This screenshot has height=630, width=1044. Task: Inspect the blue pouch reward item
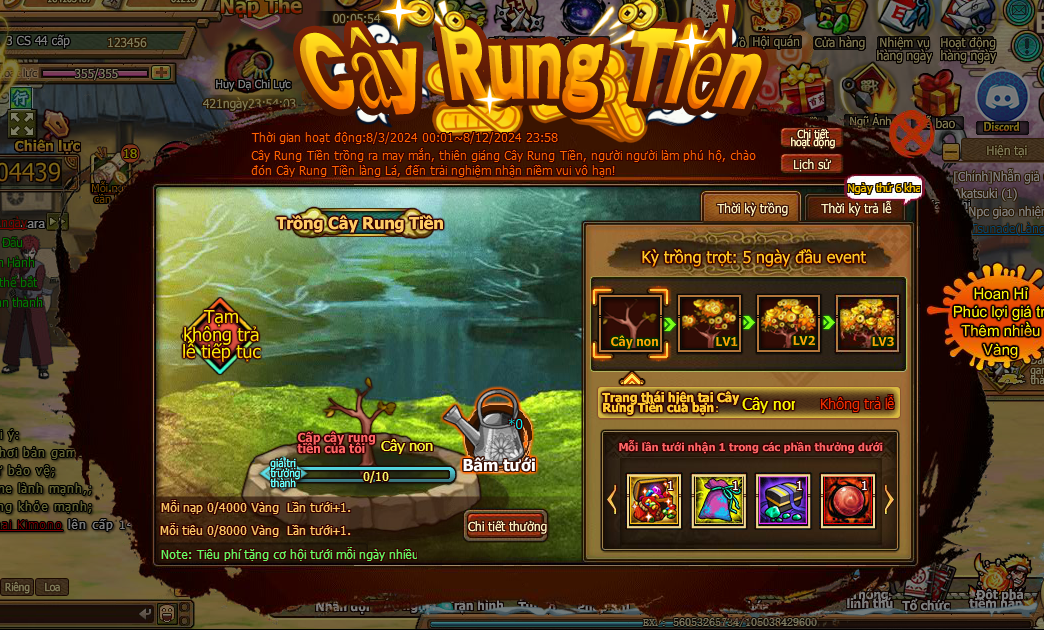719,500
